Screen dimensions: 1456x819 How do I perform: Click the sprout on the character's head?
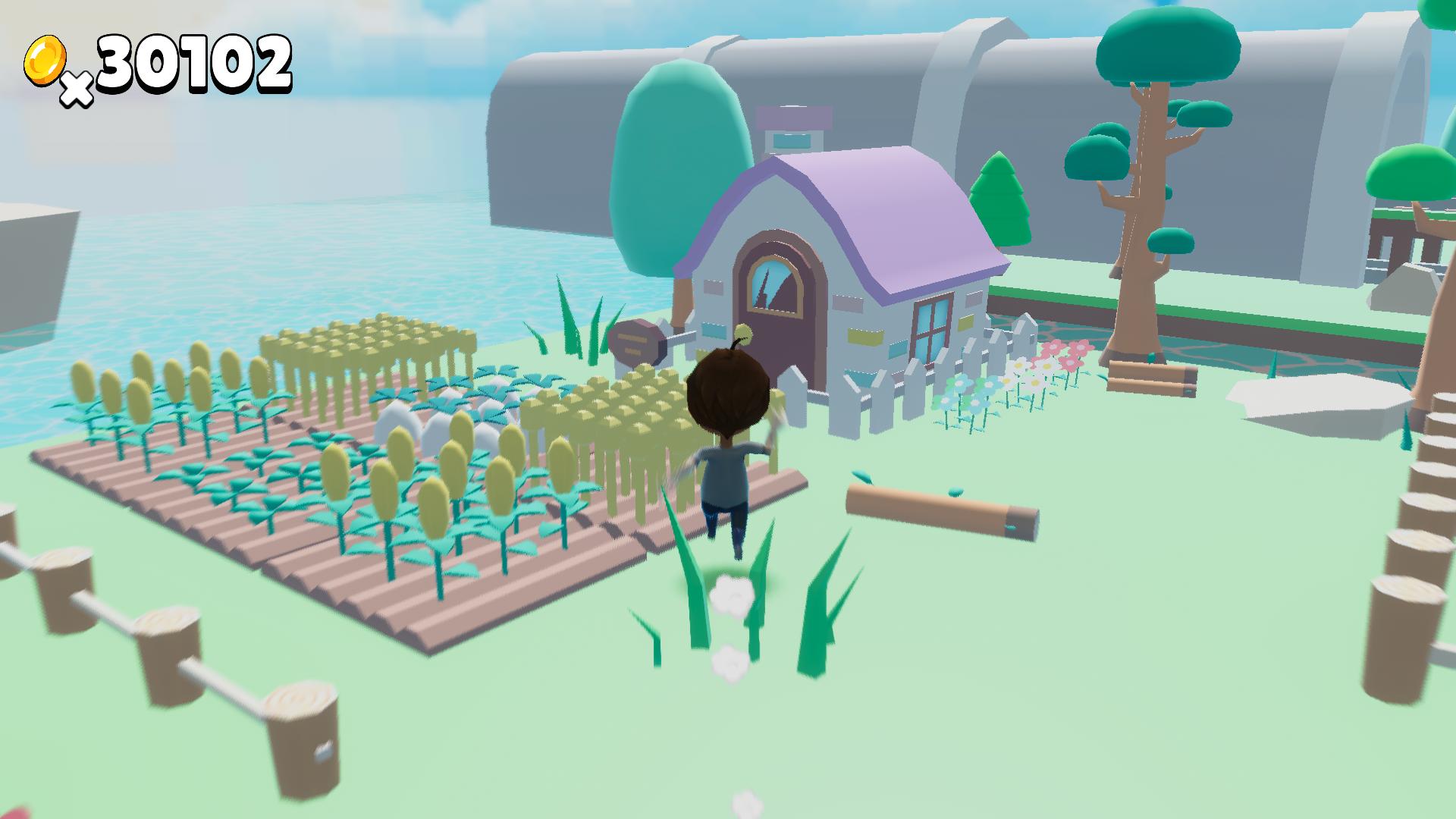click(743, 334)
